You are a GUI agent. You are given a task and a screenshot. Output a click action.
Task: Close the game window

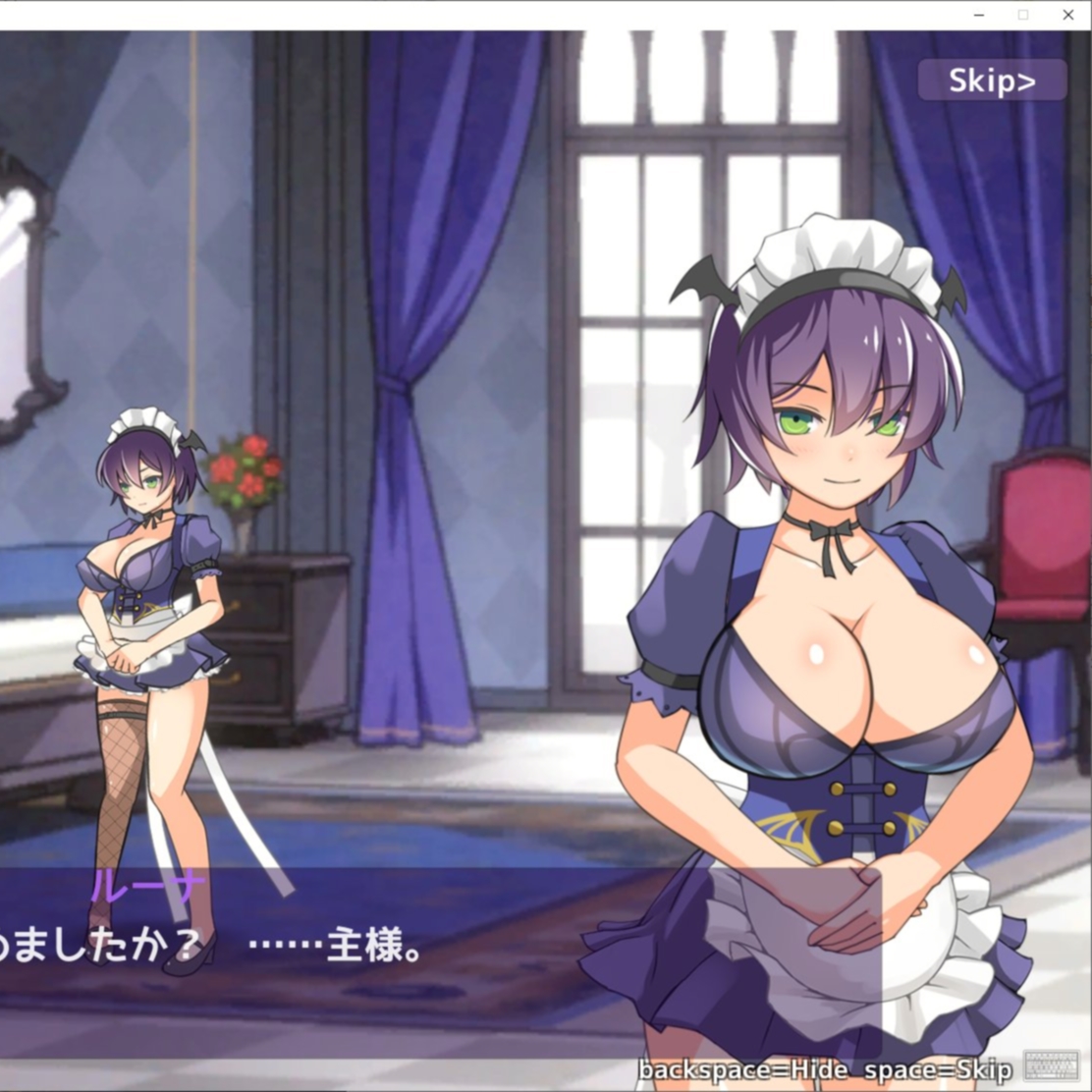click(x=1067, y=15)
